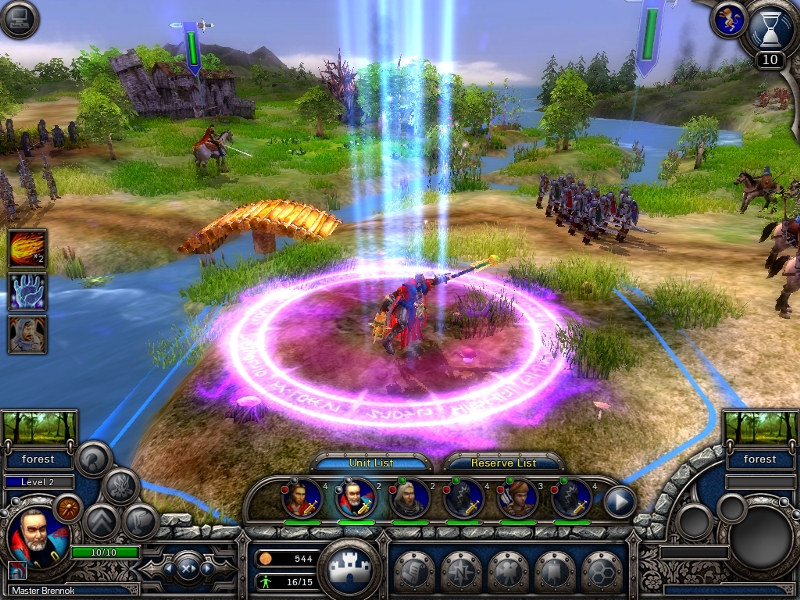This screenshot has height=600, width=800.
Task: Select the fireball spell icon
Action: [x=27, y=247]
